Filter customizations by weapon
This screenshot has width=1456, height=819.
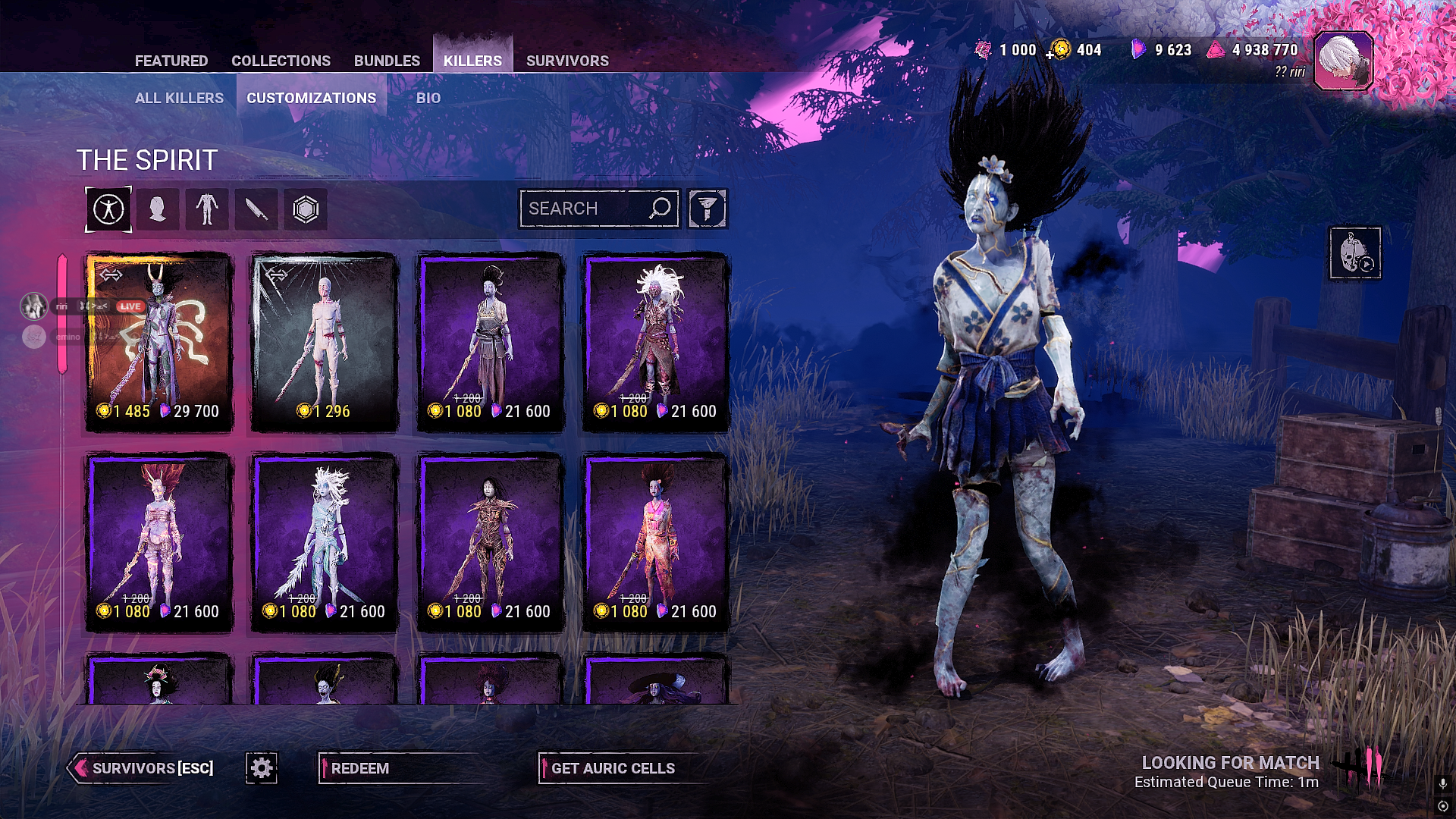coord(256,209)
